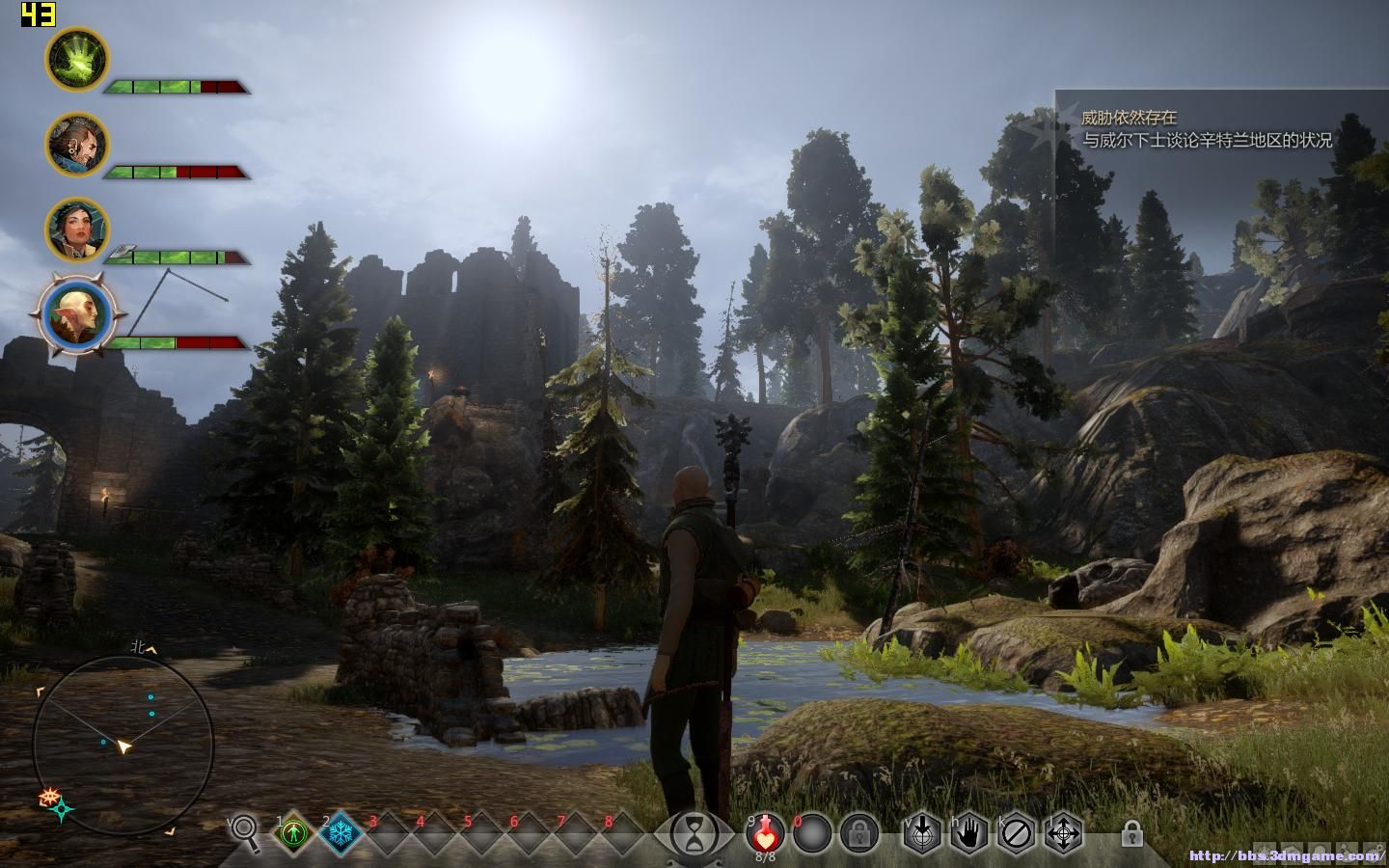Open the circular minimap

pyautogui.click(x=123, y=743)
